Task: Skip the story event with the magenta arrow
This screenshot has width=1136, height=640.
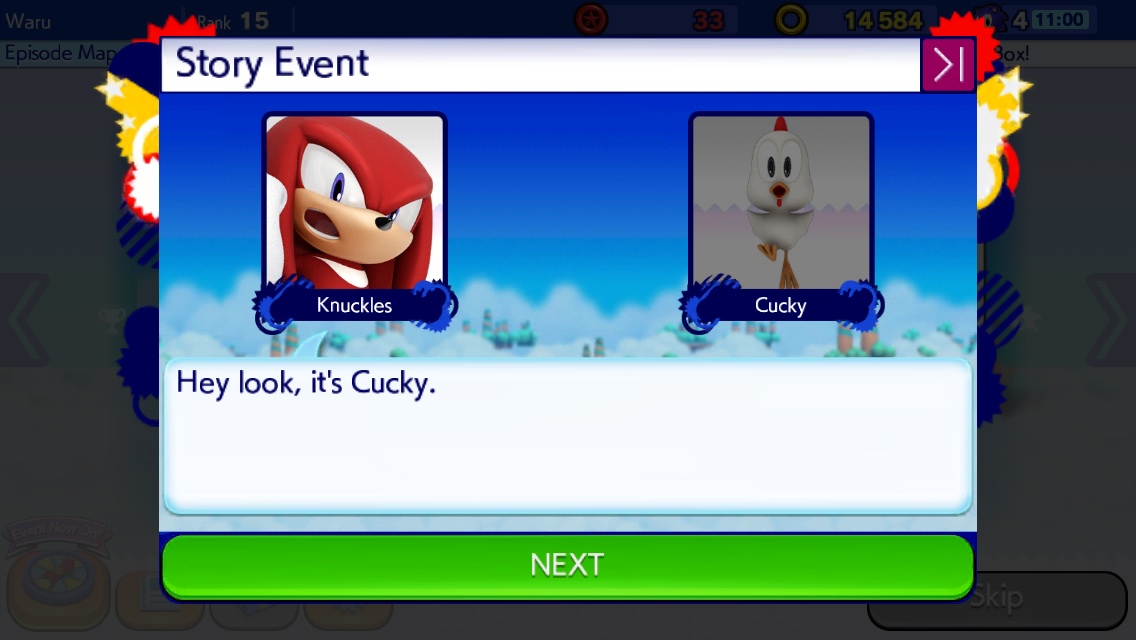Action: [x=947, y=66]
